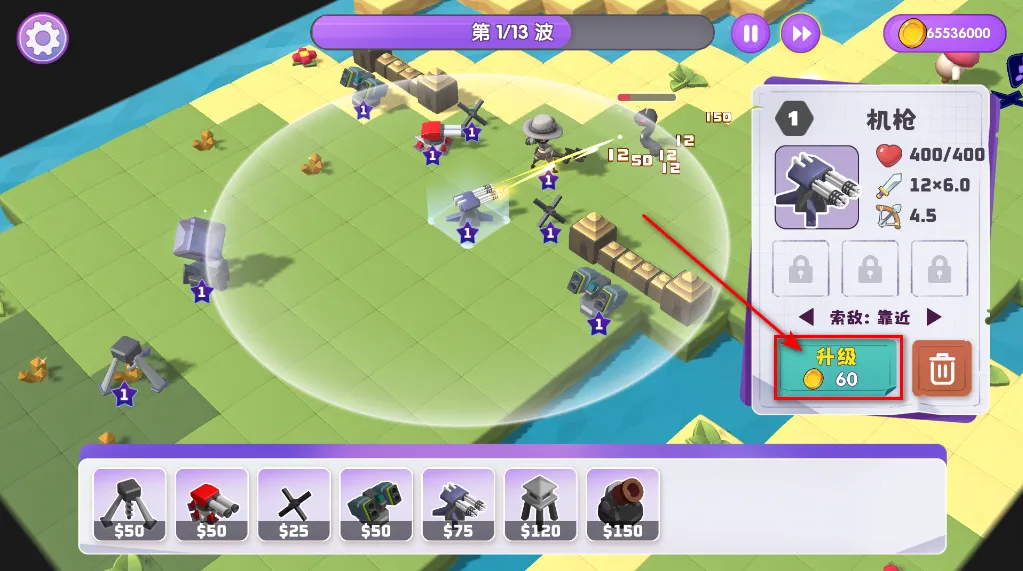
Task: Choose the $50 red gun turret
Action: pos(212,505)
